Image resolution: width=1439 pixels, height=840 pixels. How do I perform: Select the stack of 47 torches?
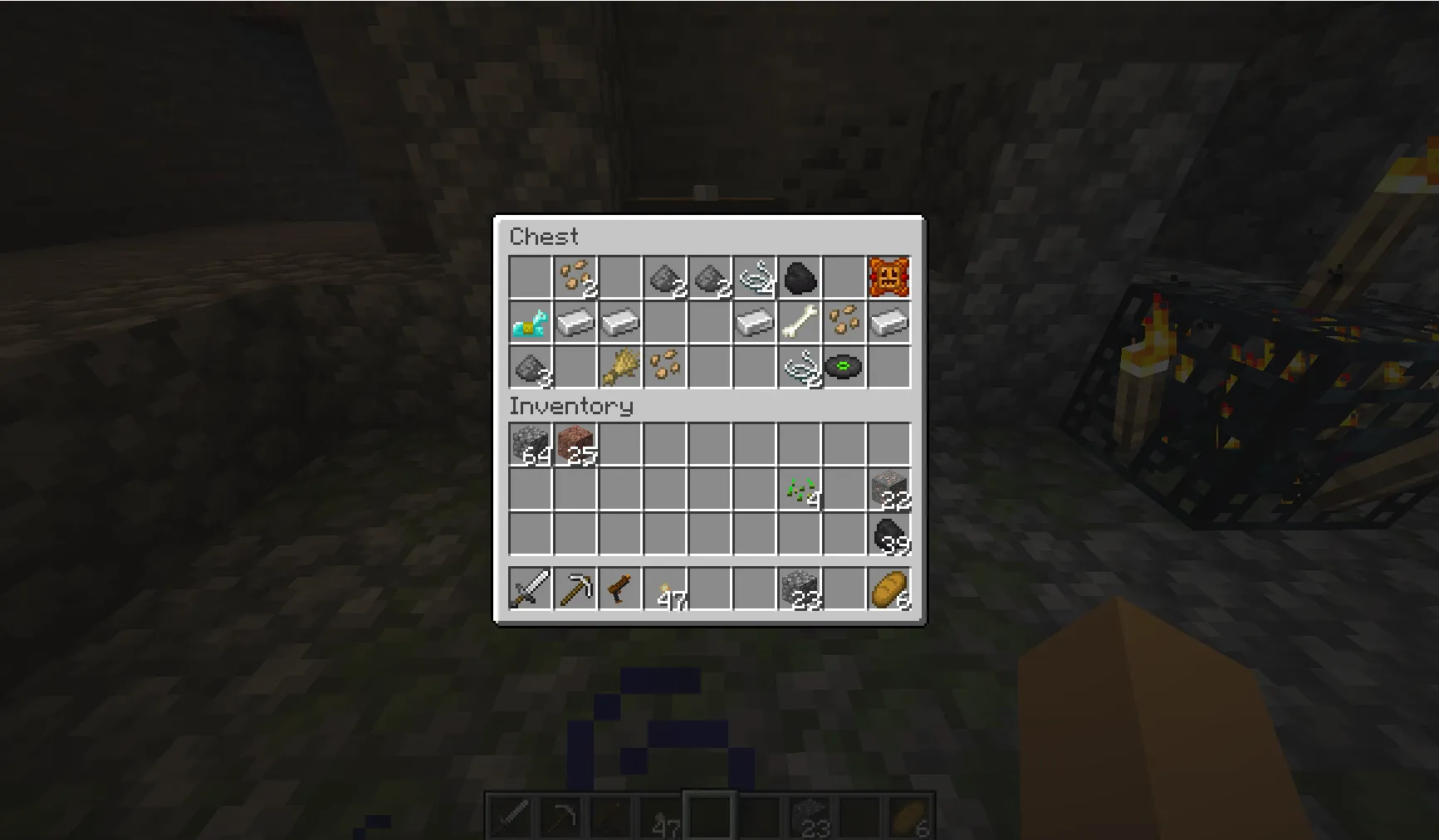(666, 591)
